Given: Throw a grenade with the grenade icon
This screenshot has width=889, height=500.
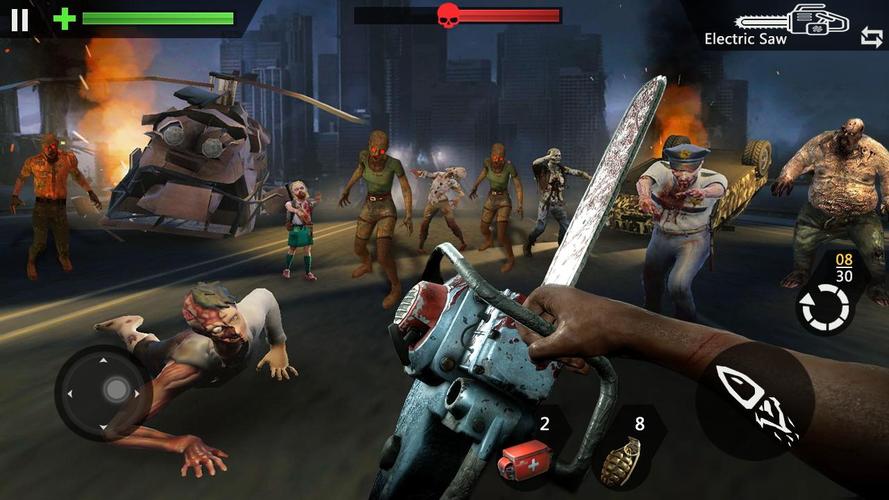Looking at the screenshot, I should [623, 460].
